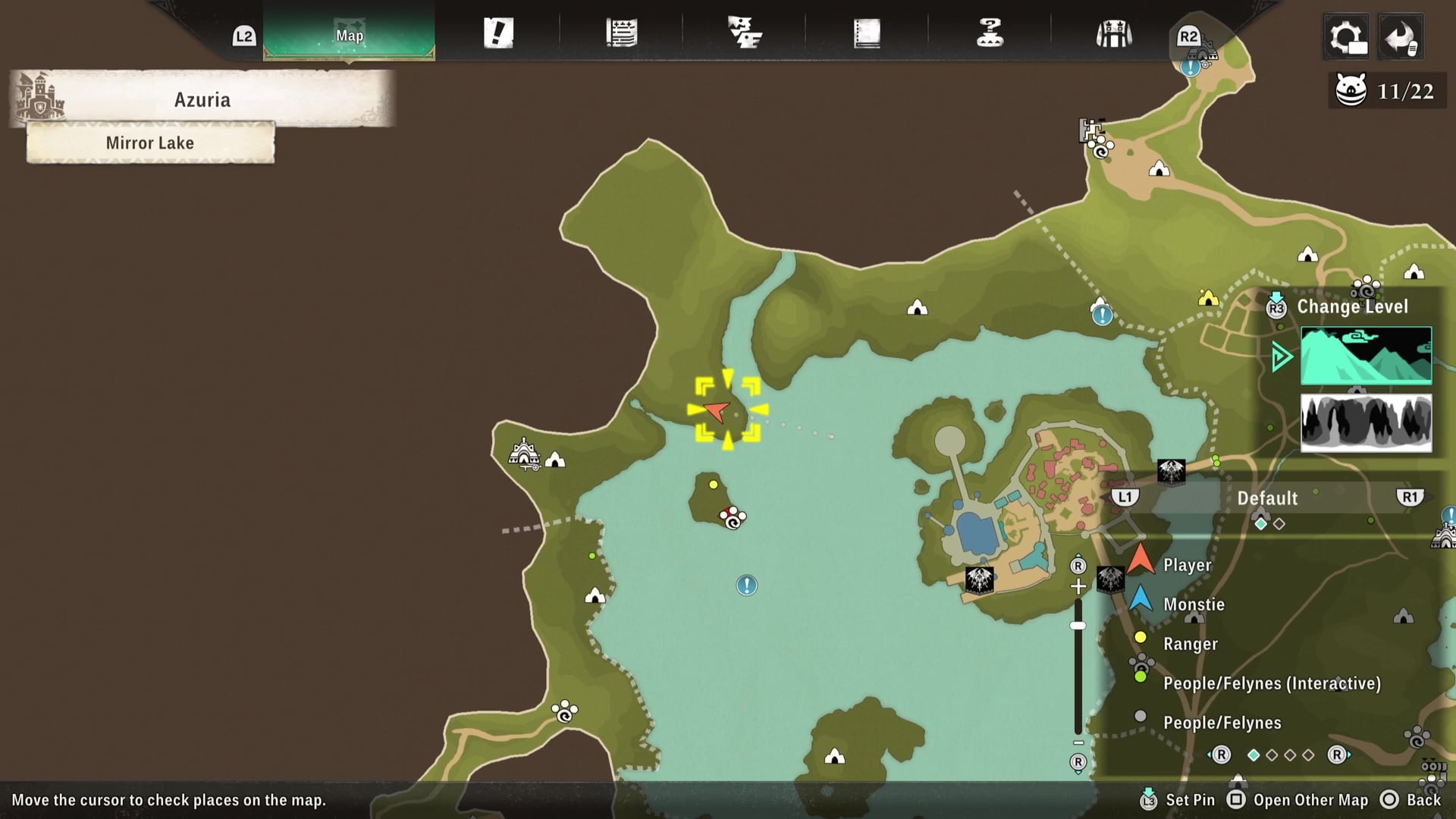This screenshot has height=819, width=1456.
Task: Switch to the scroll list tab
Action: (x=621, y=33)
